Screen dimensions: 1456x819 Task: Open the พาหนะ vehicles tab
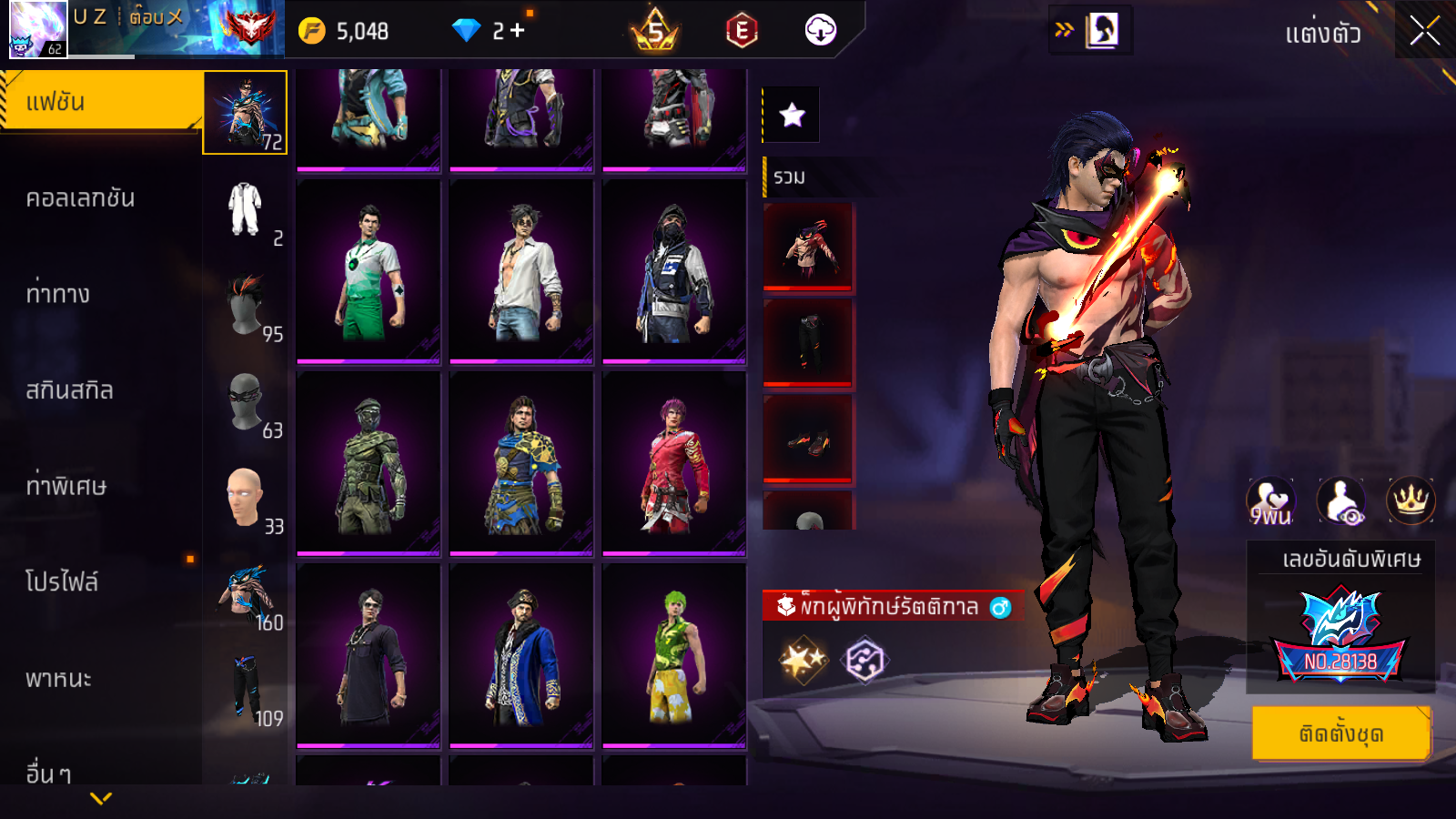[x=58, y=679]
